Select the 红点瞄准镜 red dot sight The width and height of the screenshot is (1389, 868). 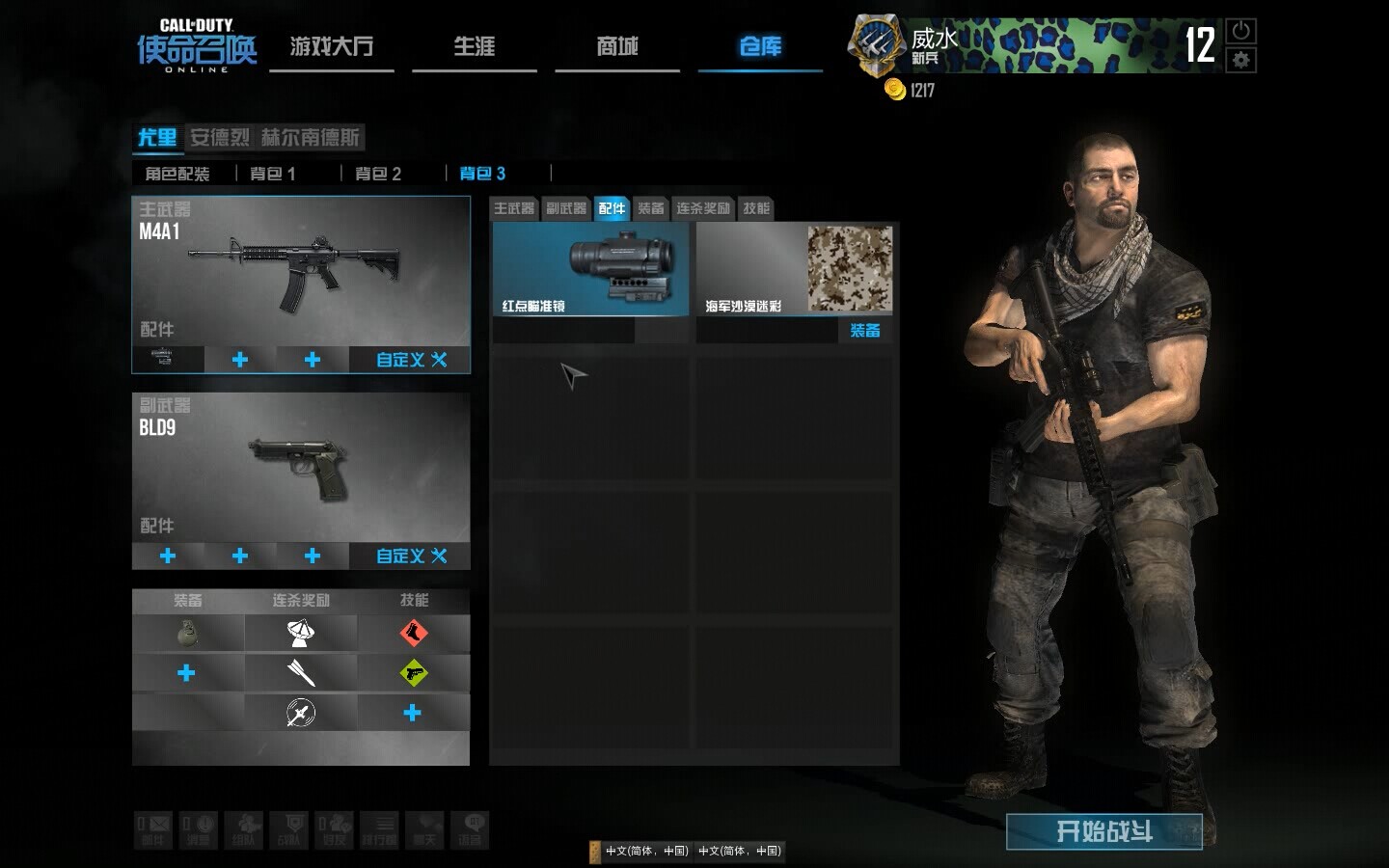590,269
